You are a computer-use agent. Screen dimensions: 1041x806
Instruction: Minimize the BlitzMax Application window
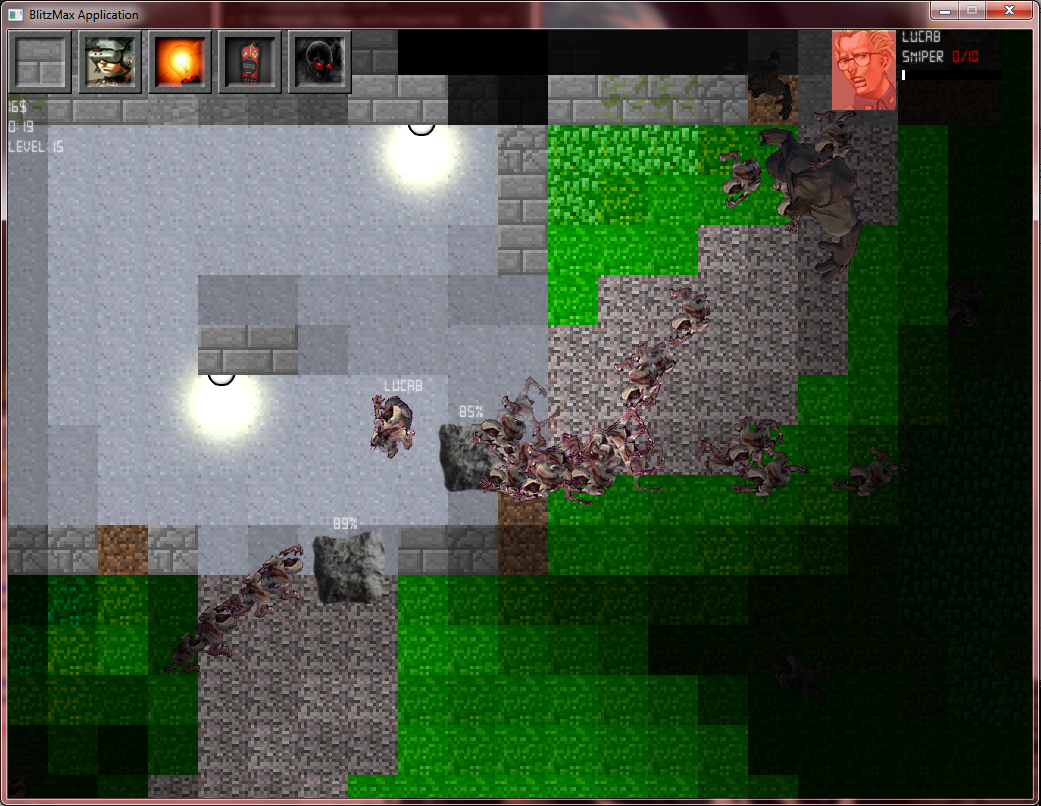pos(943,11)
